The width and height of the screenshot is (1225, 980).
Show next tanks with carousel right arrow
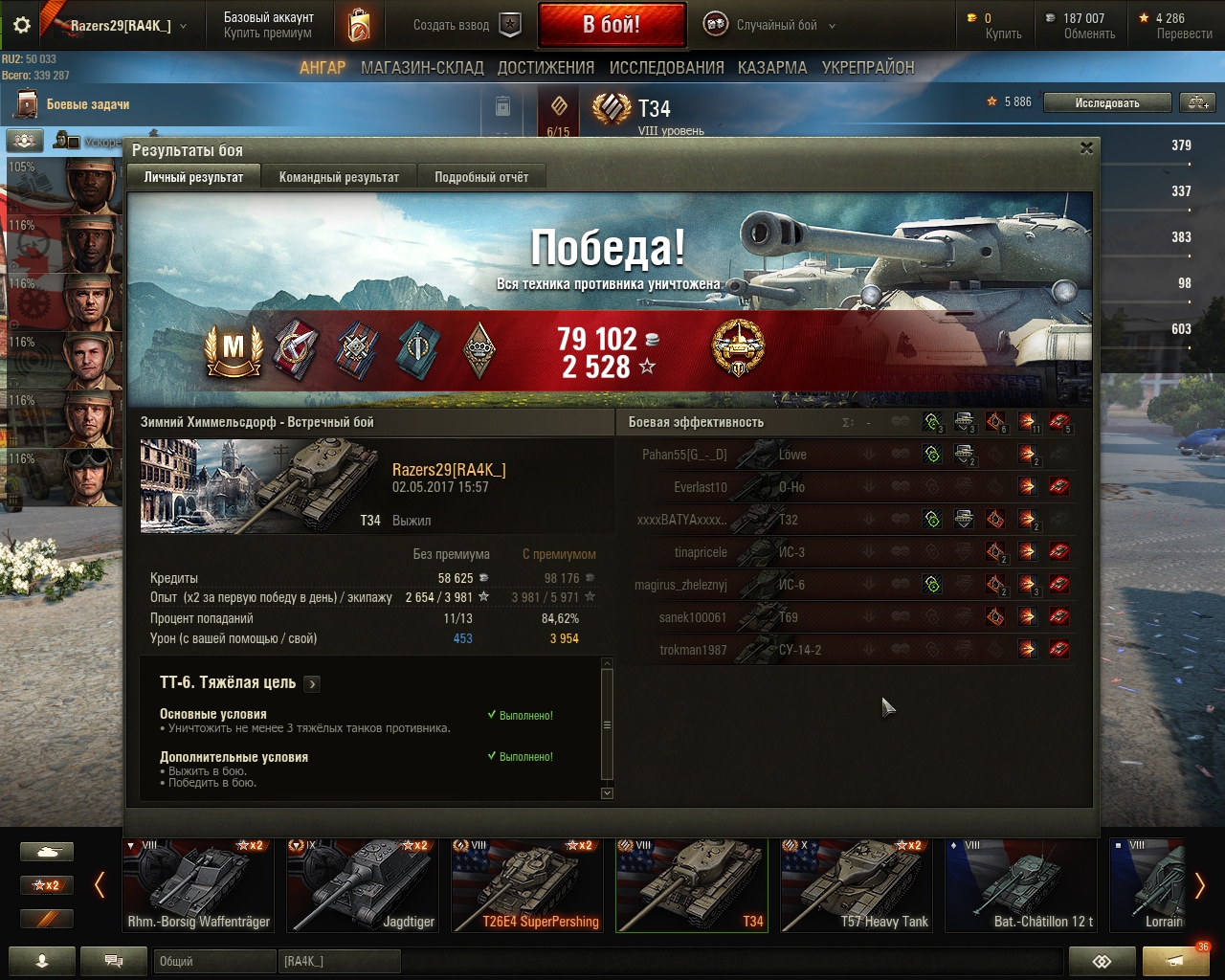(x=1199, y=885)
